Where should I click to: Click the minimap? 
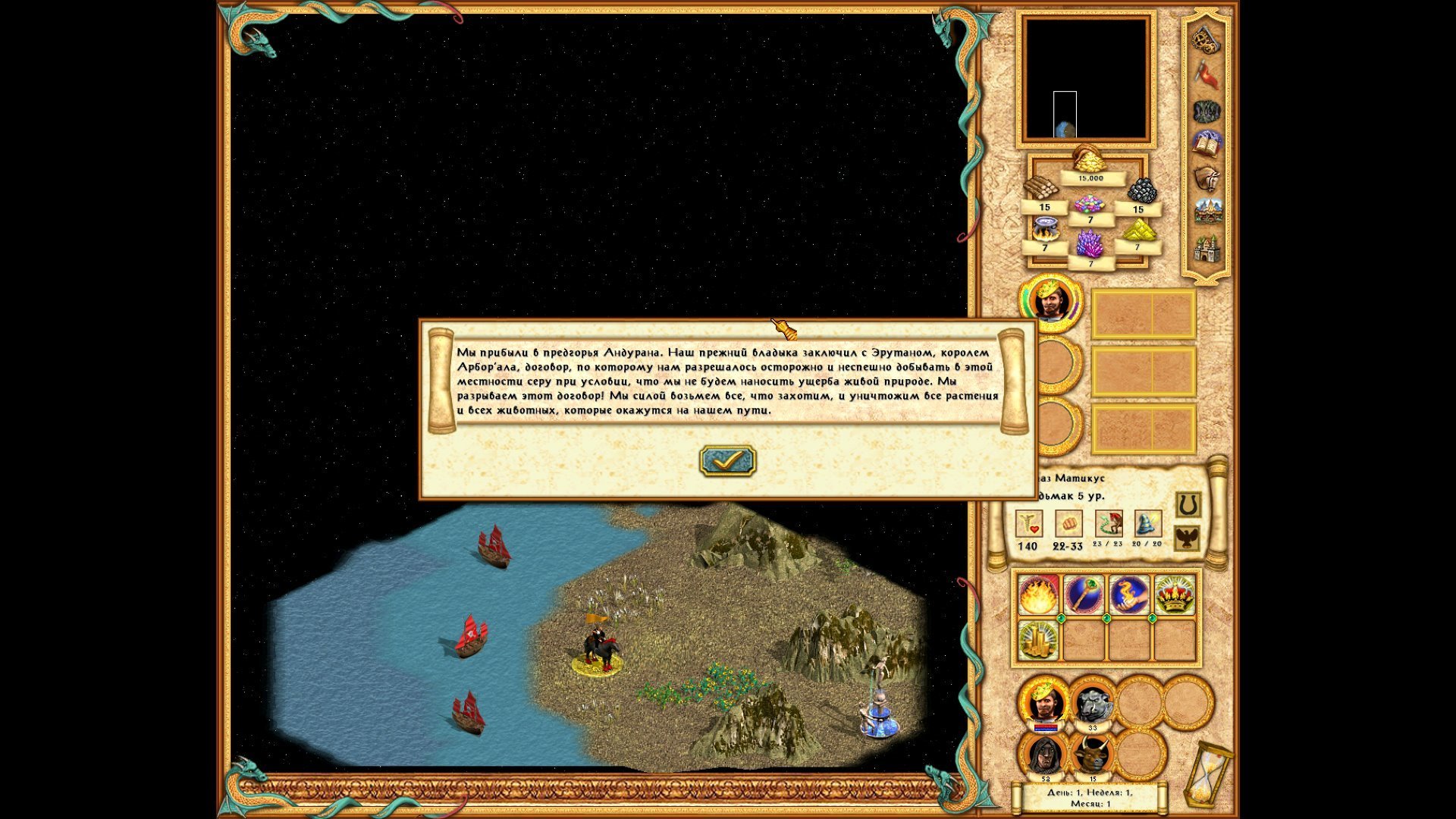point(1086,79)
